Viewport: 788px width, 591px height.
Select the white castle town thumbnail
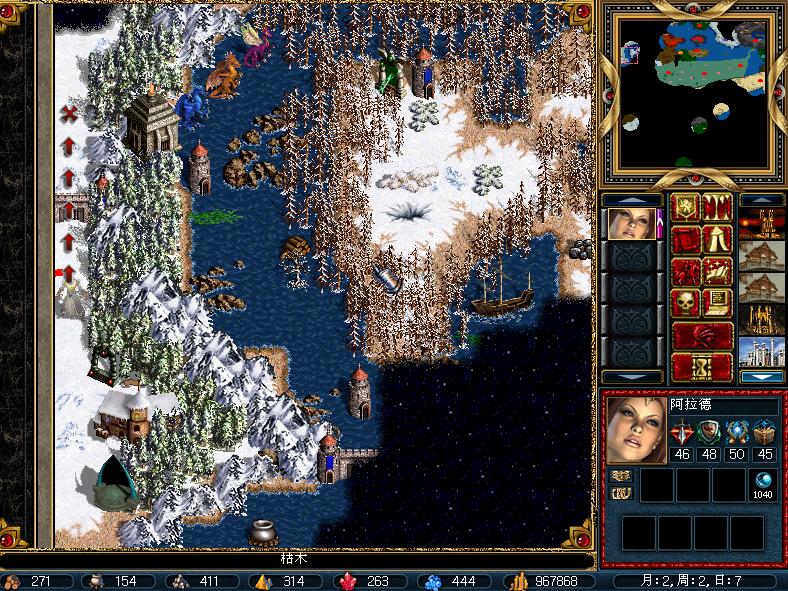tap(762, 352)
